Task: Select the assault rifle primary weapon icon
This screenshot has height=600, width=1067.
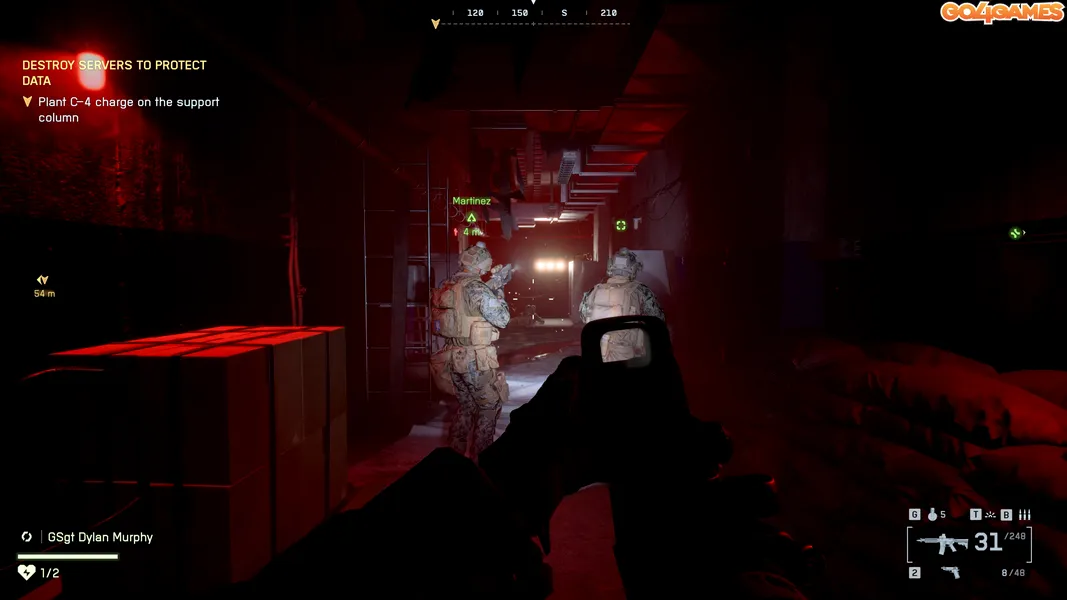Action: tap(942, 543)
